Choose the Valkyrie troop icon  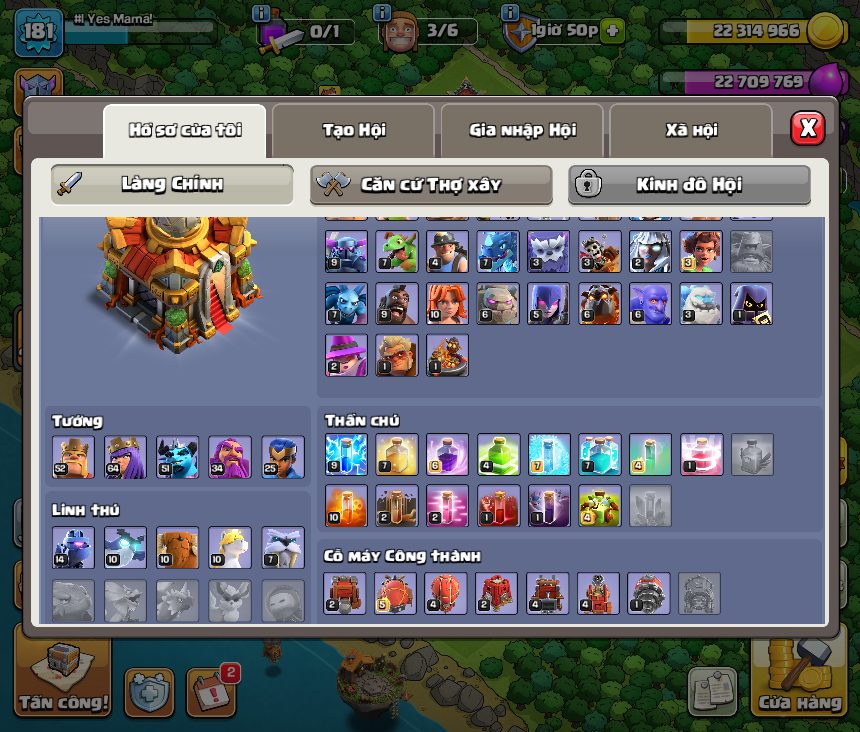click(448, 304)
